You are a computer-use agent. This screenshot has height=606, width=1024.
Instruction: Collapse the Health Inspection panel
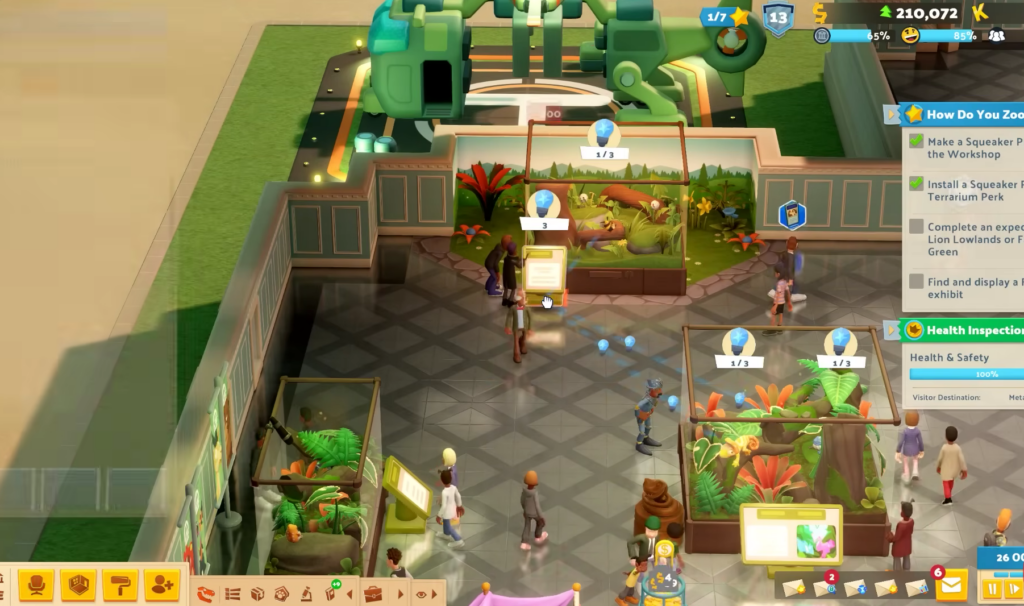[892, 330]
